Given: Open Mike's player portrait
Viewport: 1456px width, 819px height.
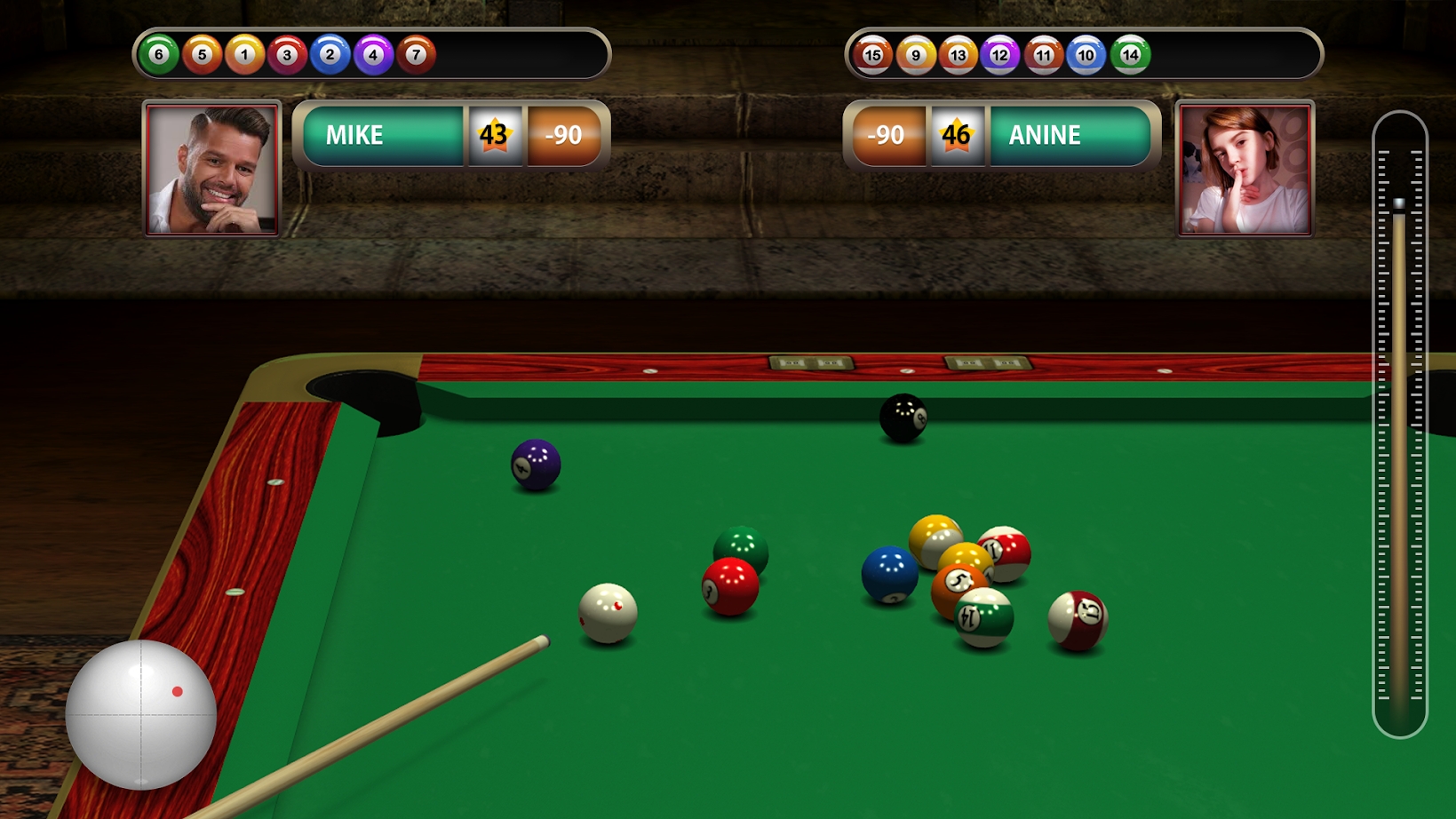Looking at the screenshot, I should (212, 169).
